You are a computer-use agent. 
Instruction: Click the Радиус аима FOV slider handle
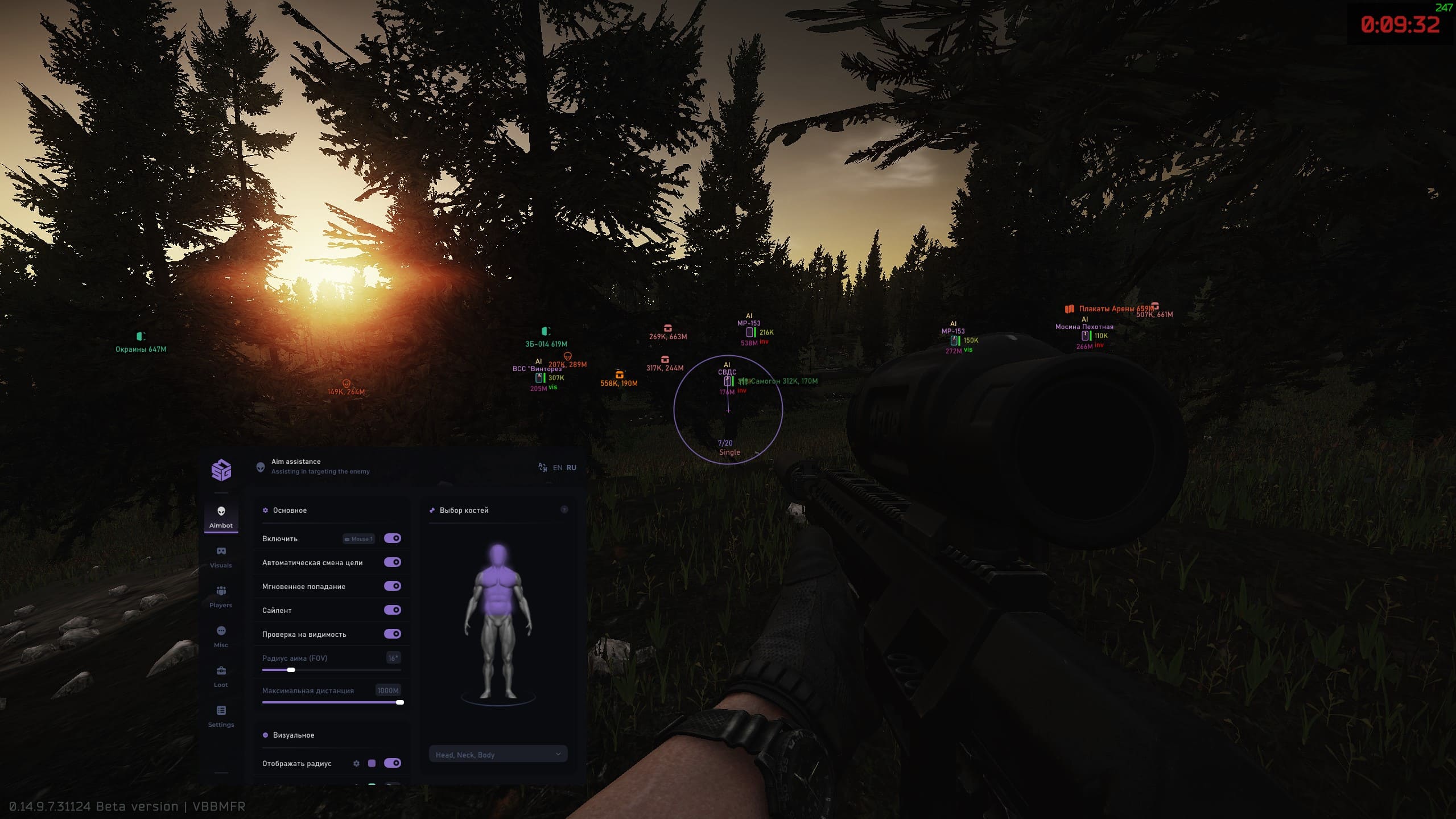click(x=291, y=670)
